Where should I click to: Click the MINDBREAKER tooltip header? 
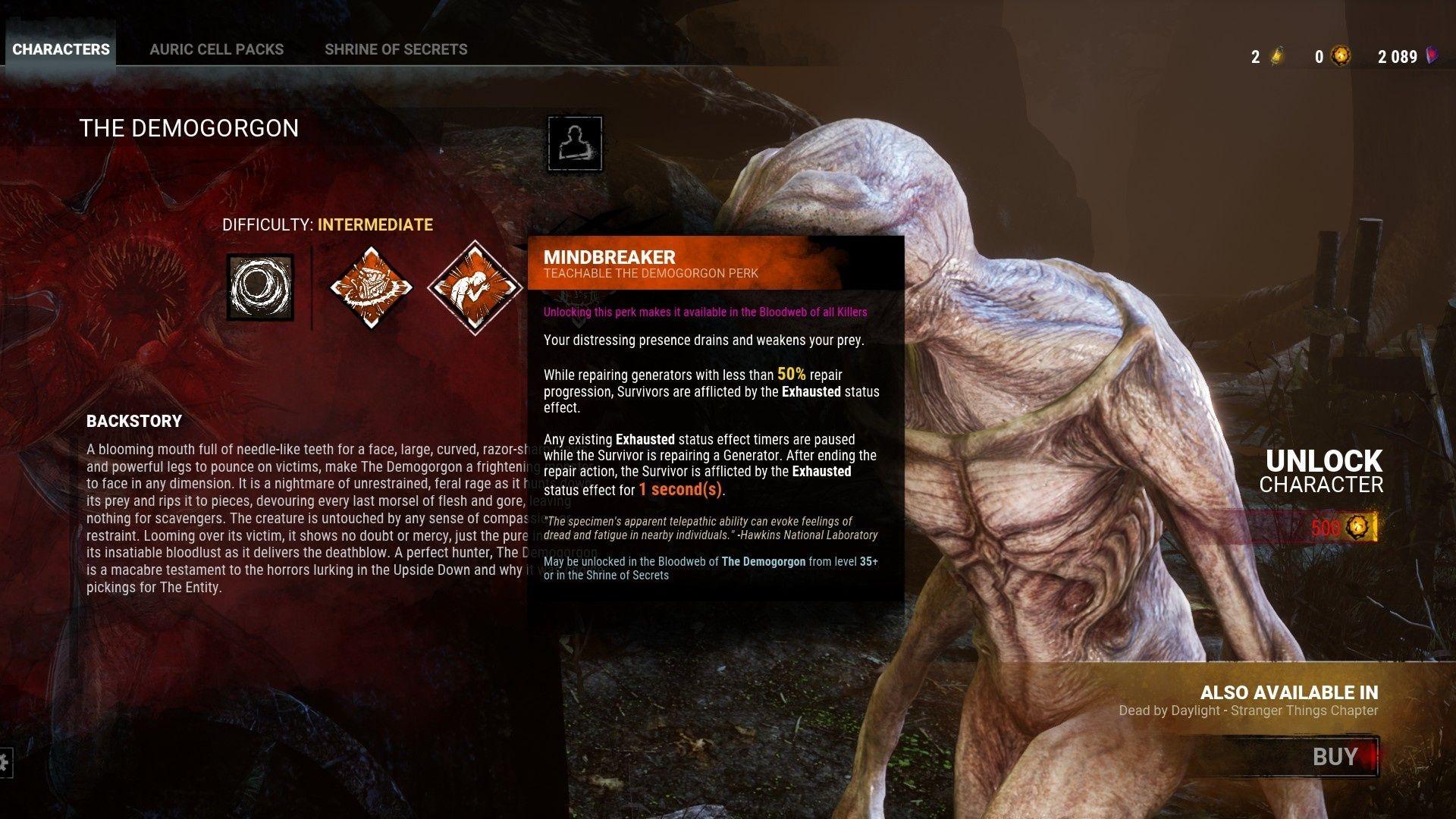(x=610, y=258)
